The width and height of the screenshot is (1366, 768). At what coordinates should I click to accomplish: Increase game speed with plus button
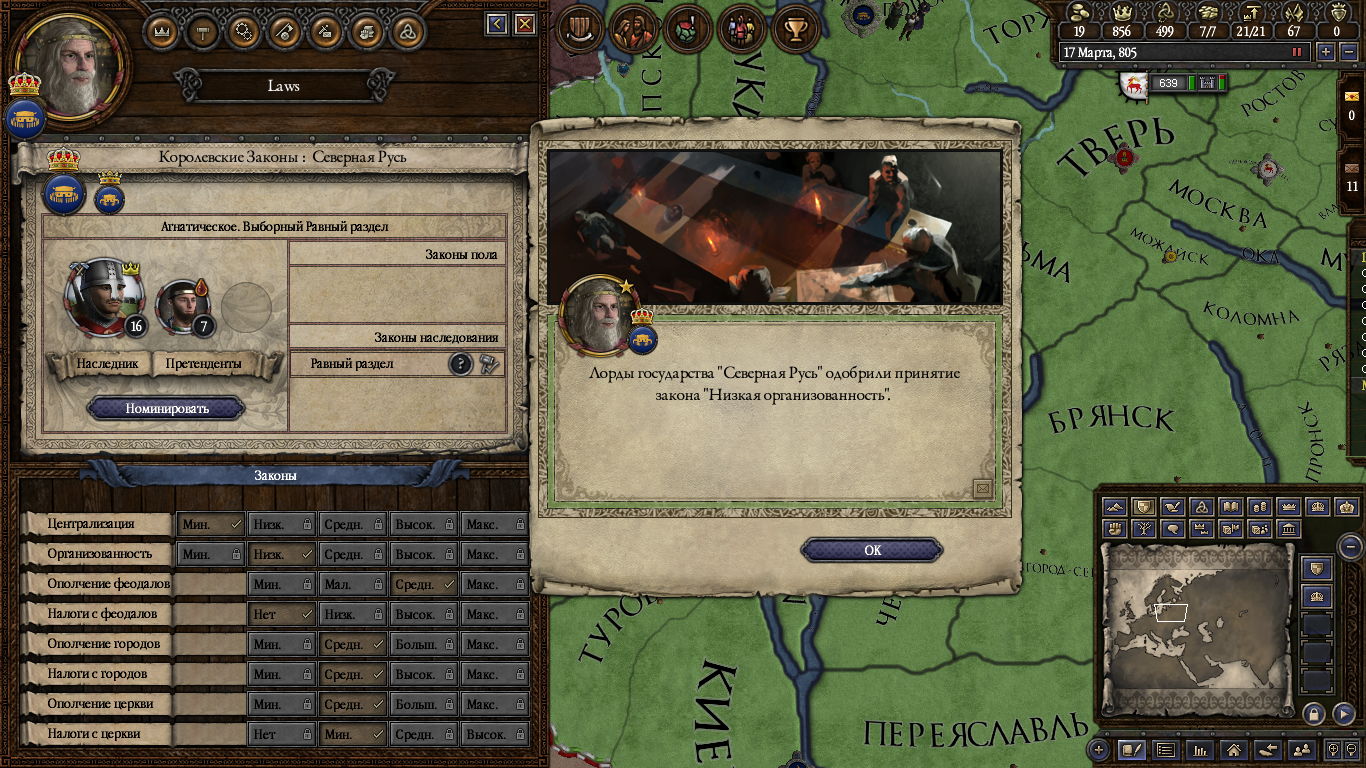(1326, 52)
